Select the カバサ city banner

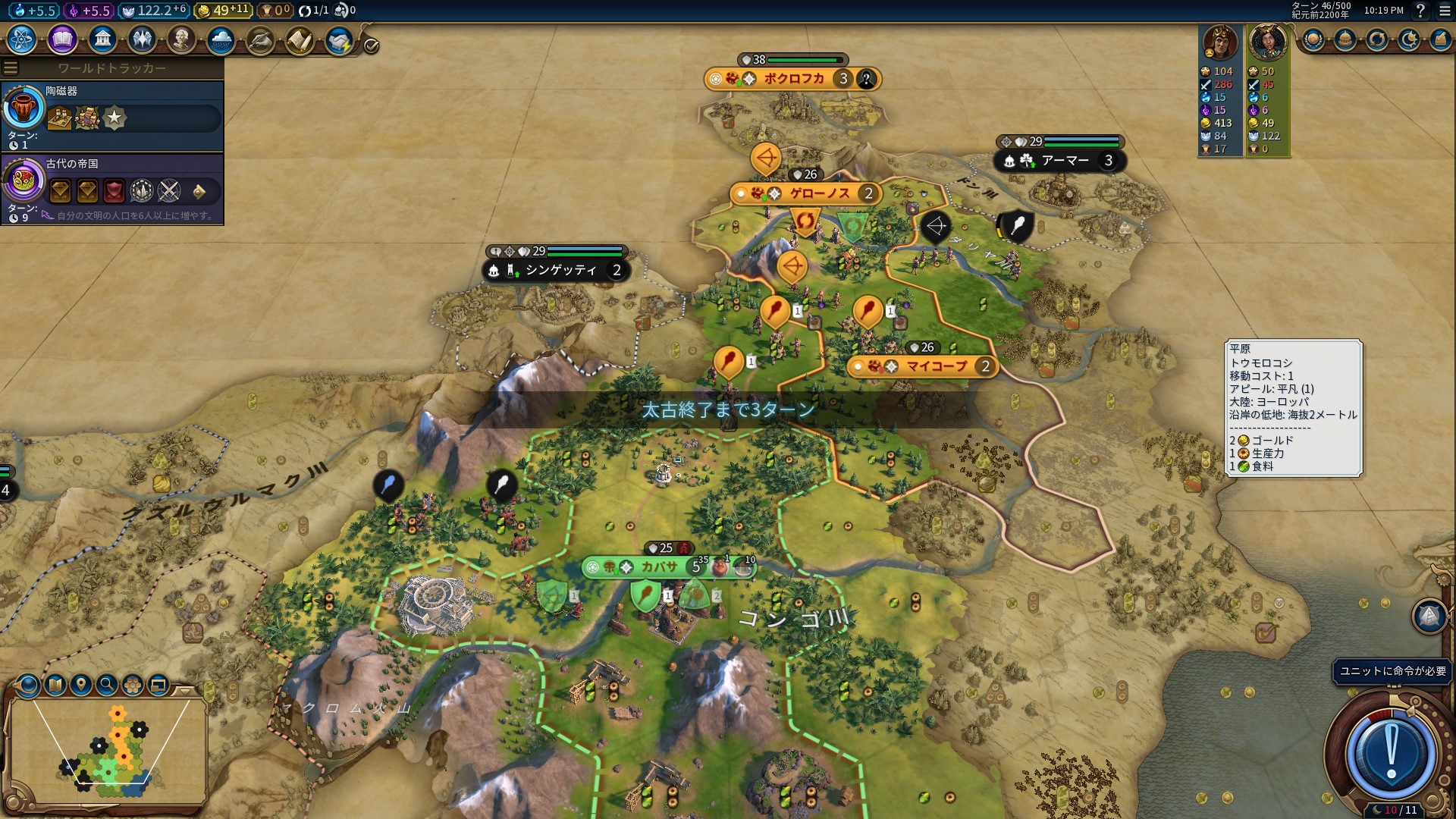pyautogui.click(x=658, y=567)
